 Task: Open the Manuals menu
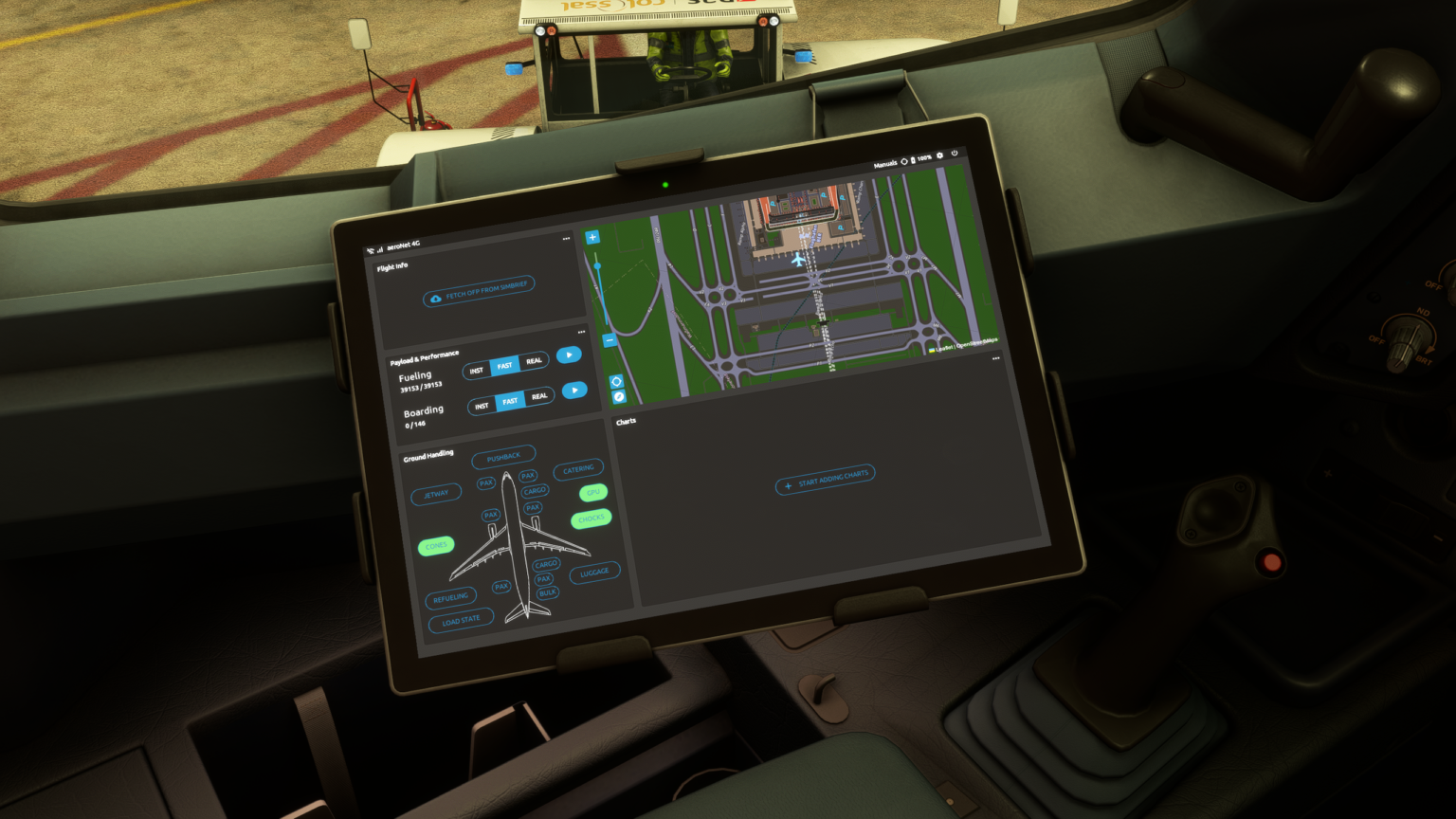tap(886, 163)
